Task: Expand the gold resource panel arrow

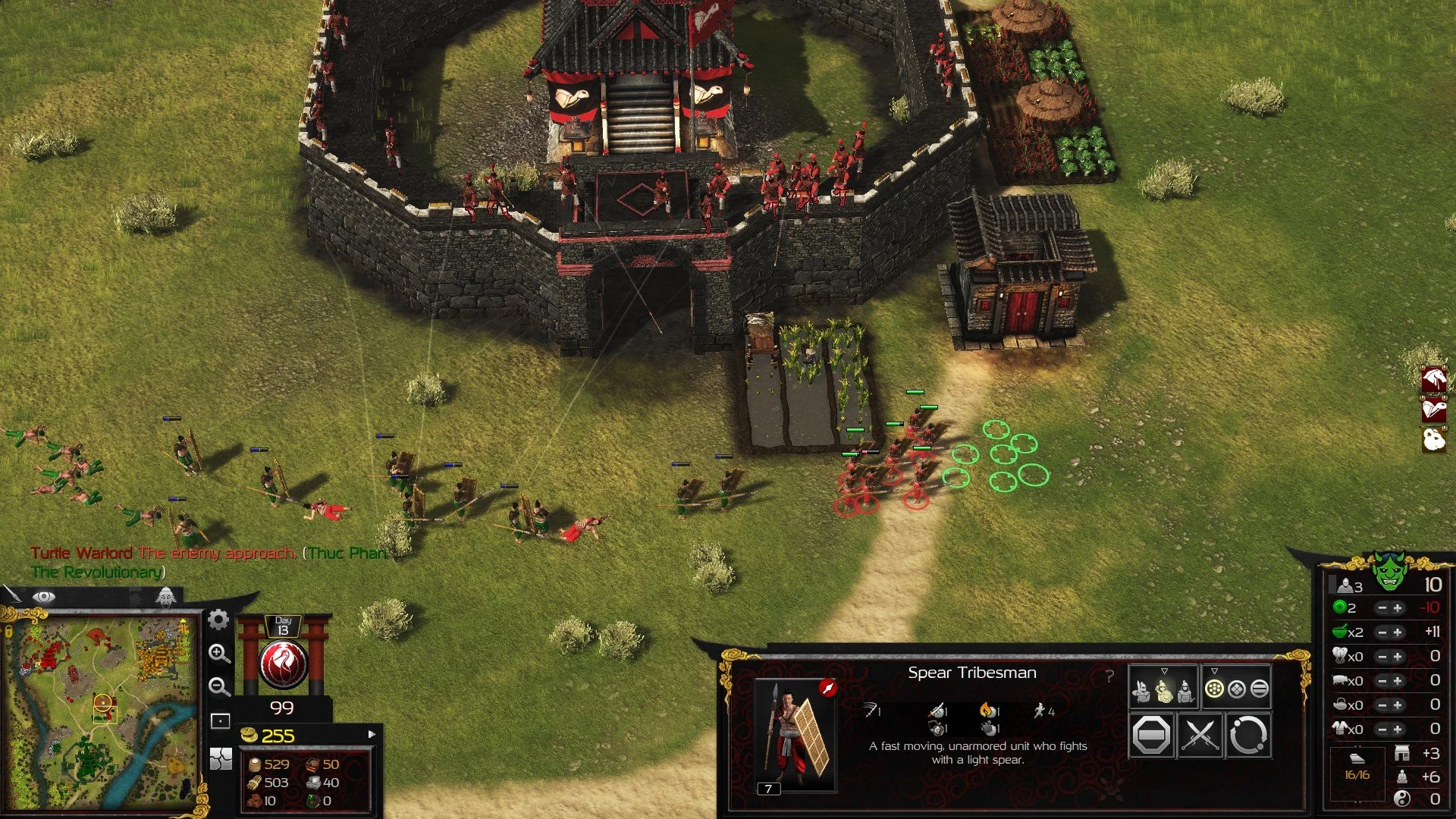Action: [372, 734]
